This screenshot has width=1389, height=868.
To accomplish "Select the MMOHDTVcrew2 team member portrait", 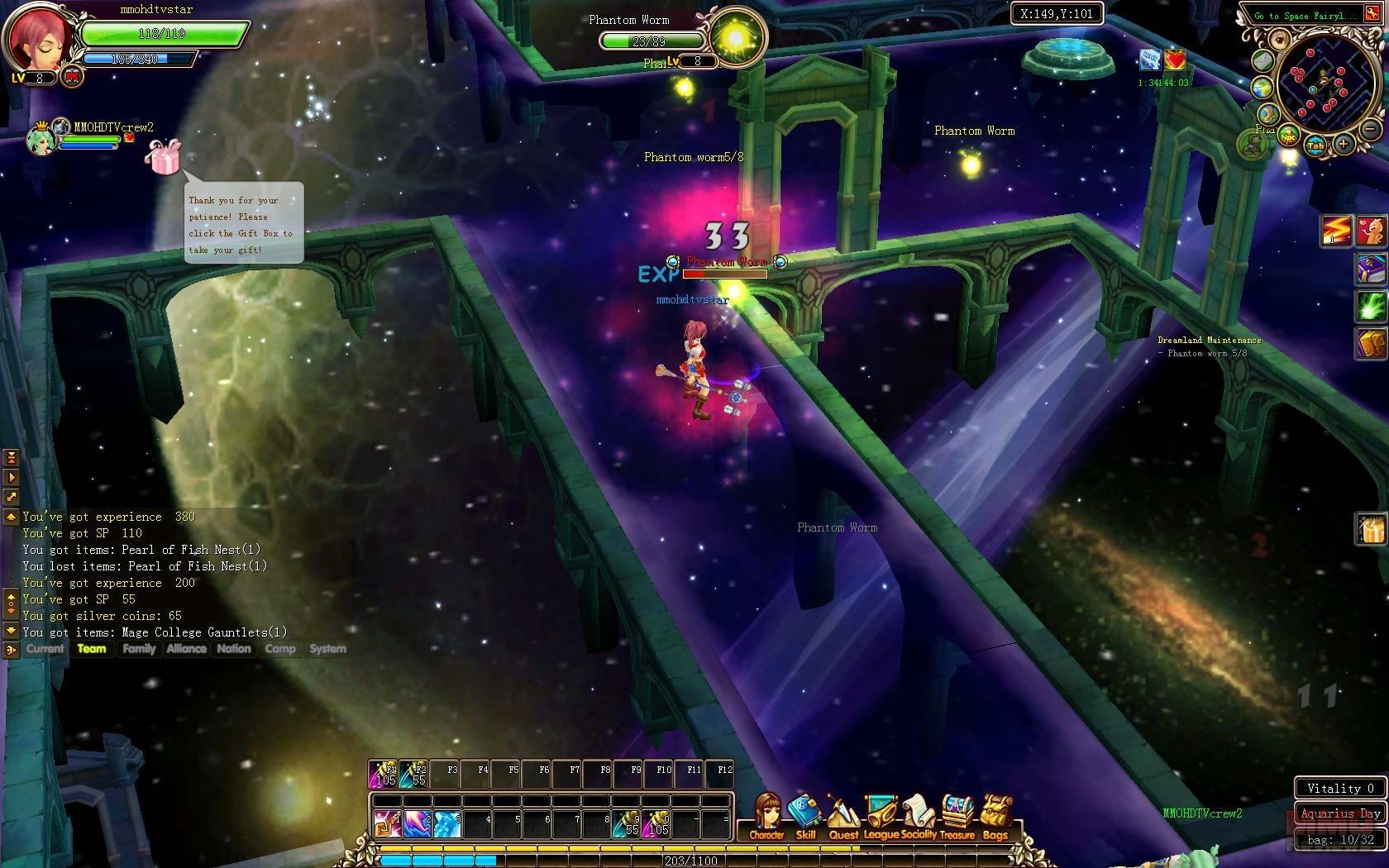I will coord(41,139).
